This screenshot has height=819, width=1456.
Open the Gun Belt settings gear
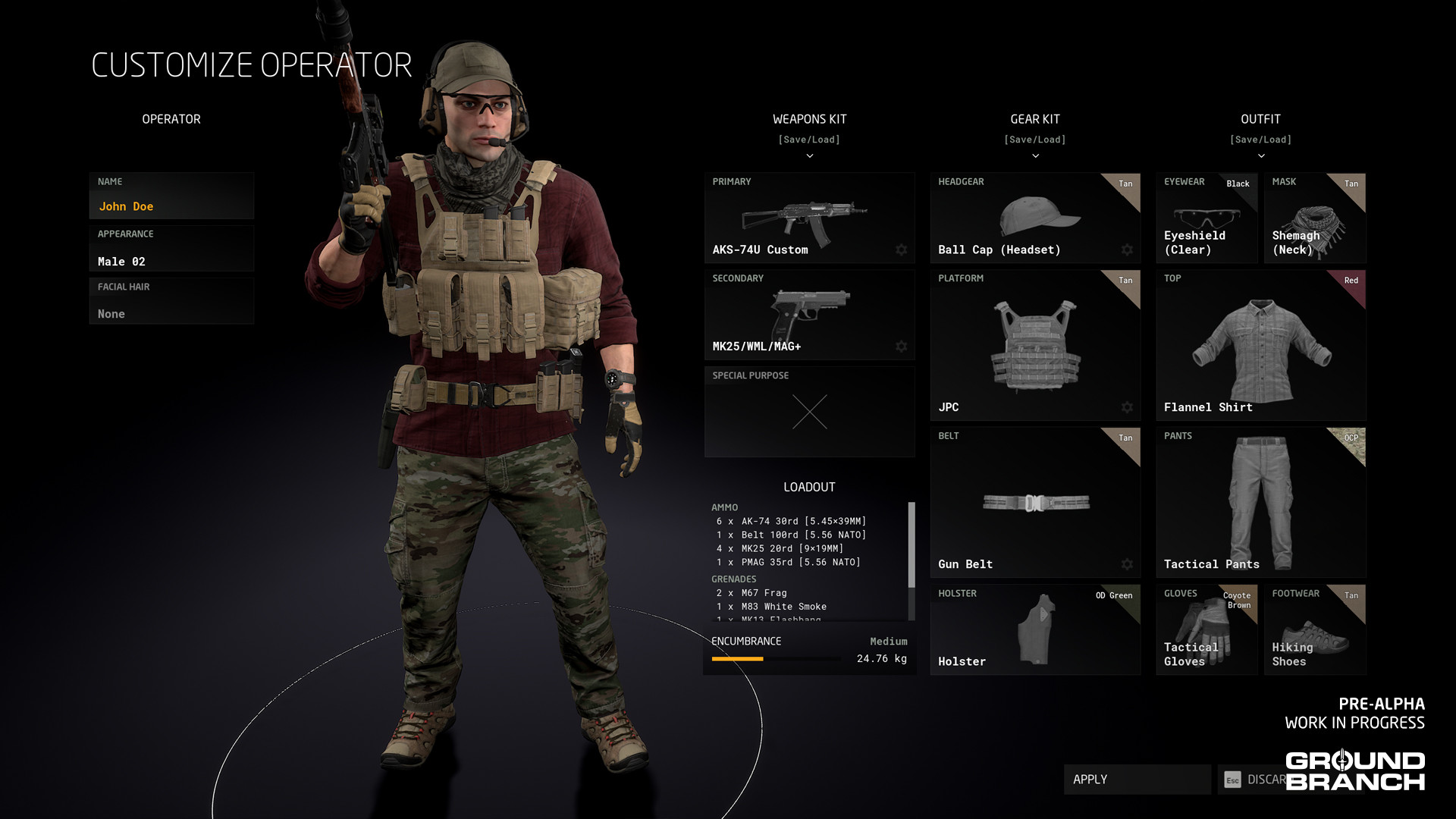tap(1127, 564)
